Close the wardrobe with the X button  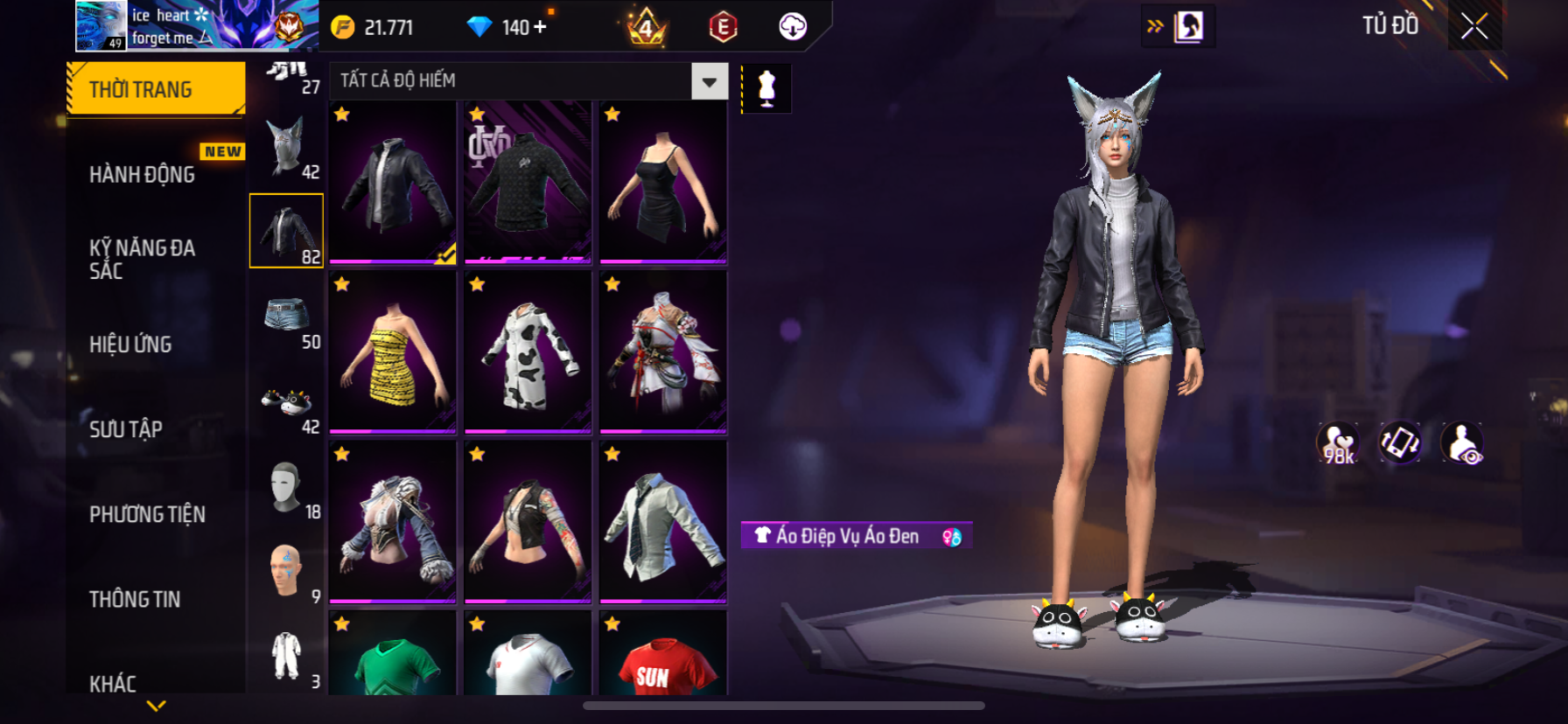tap(1474, 26)
